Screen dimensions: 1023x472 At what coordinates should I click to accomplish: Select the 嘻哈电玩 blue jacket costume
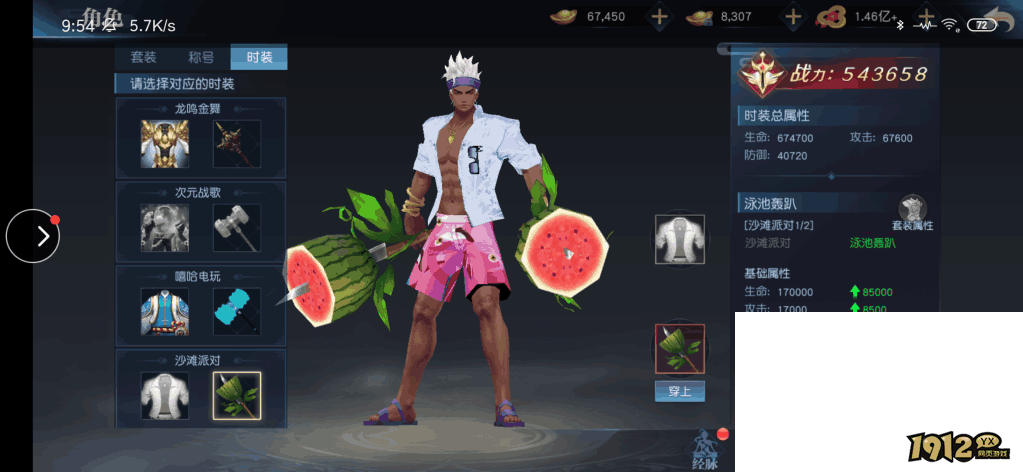coord(165,312)
